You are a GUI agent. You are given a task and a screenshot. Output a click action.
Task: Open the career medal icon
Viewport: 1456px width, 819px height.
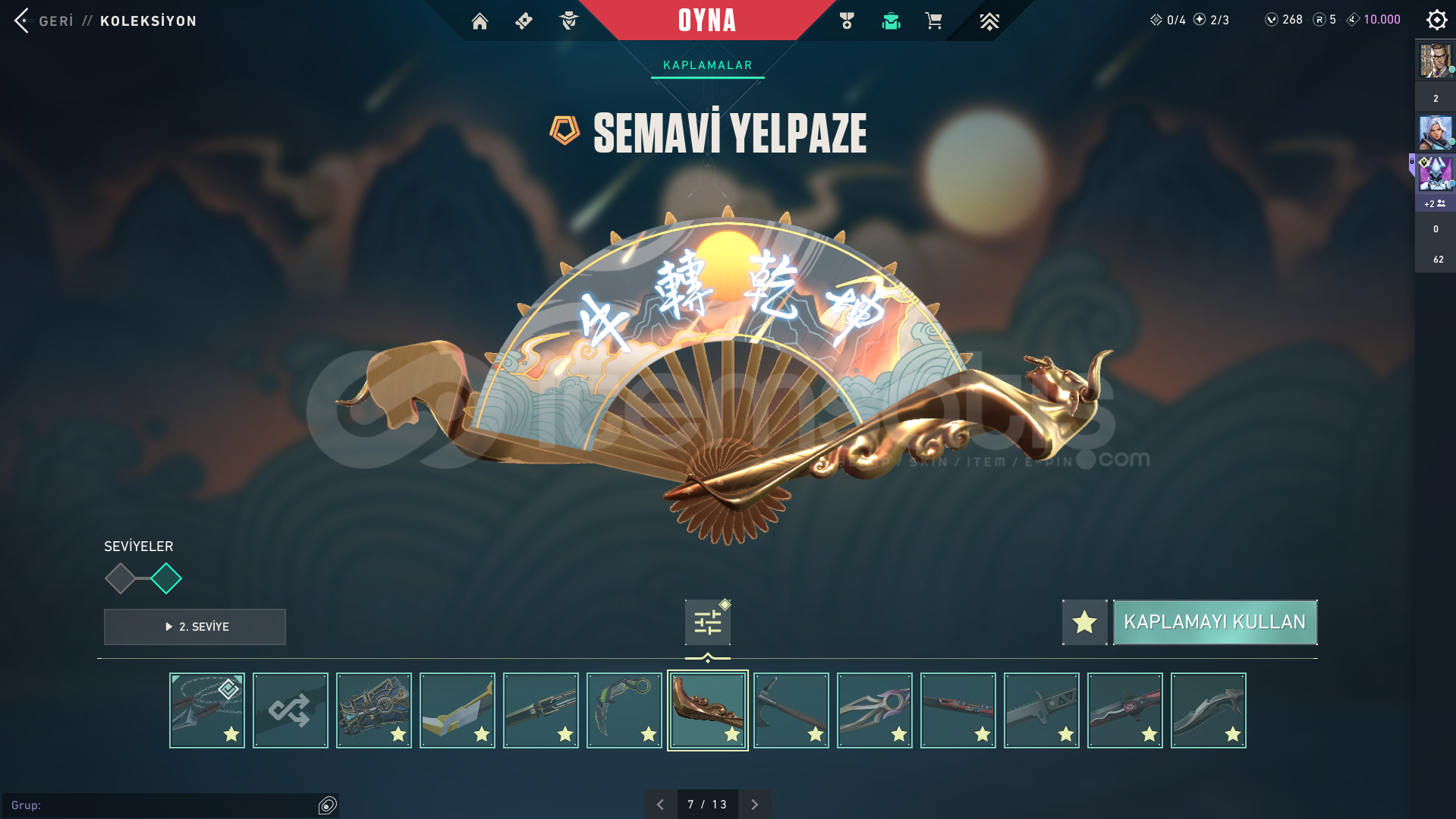(x=847, y=21)
